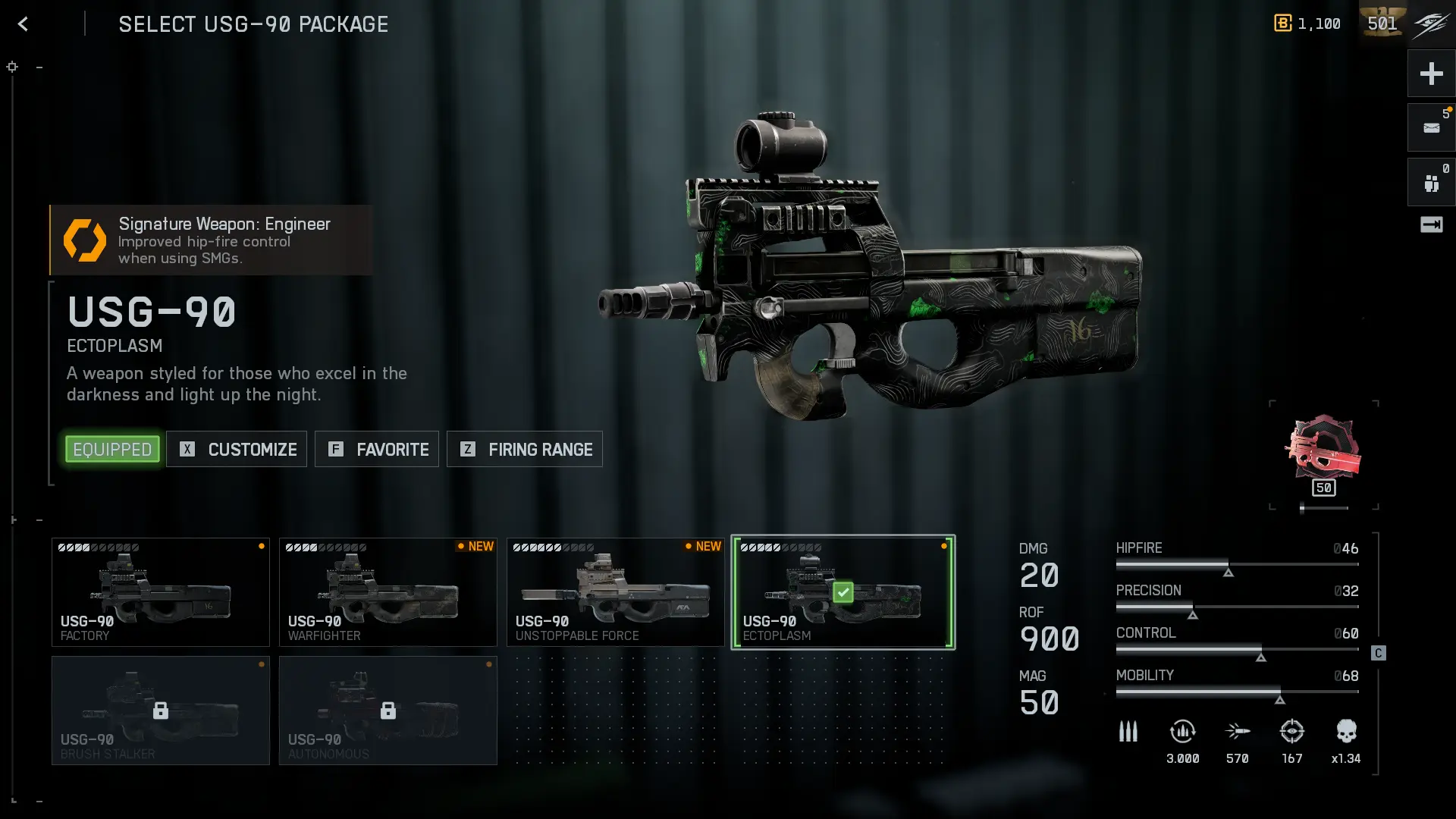Launch the Firing Range
1456x819 pixels.
click(x=525, y=450)
